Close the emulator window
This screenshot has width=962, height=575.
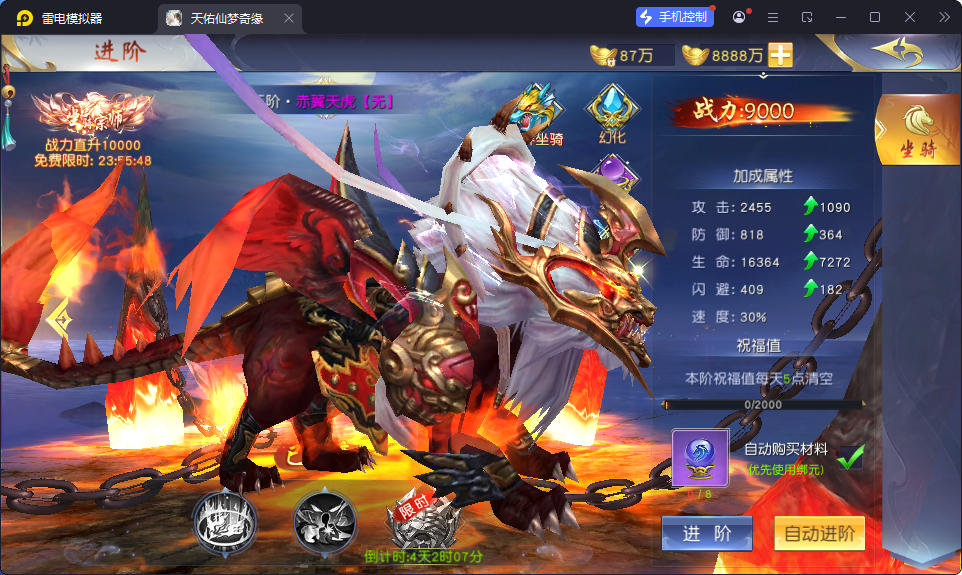click(909, 17)
